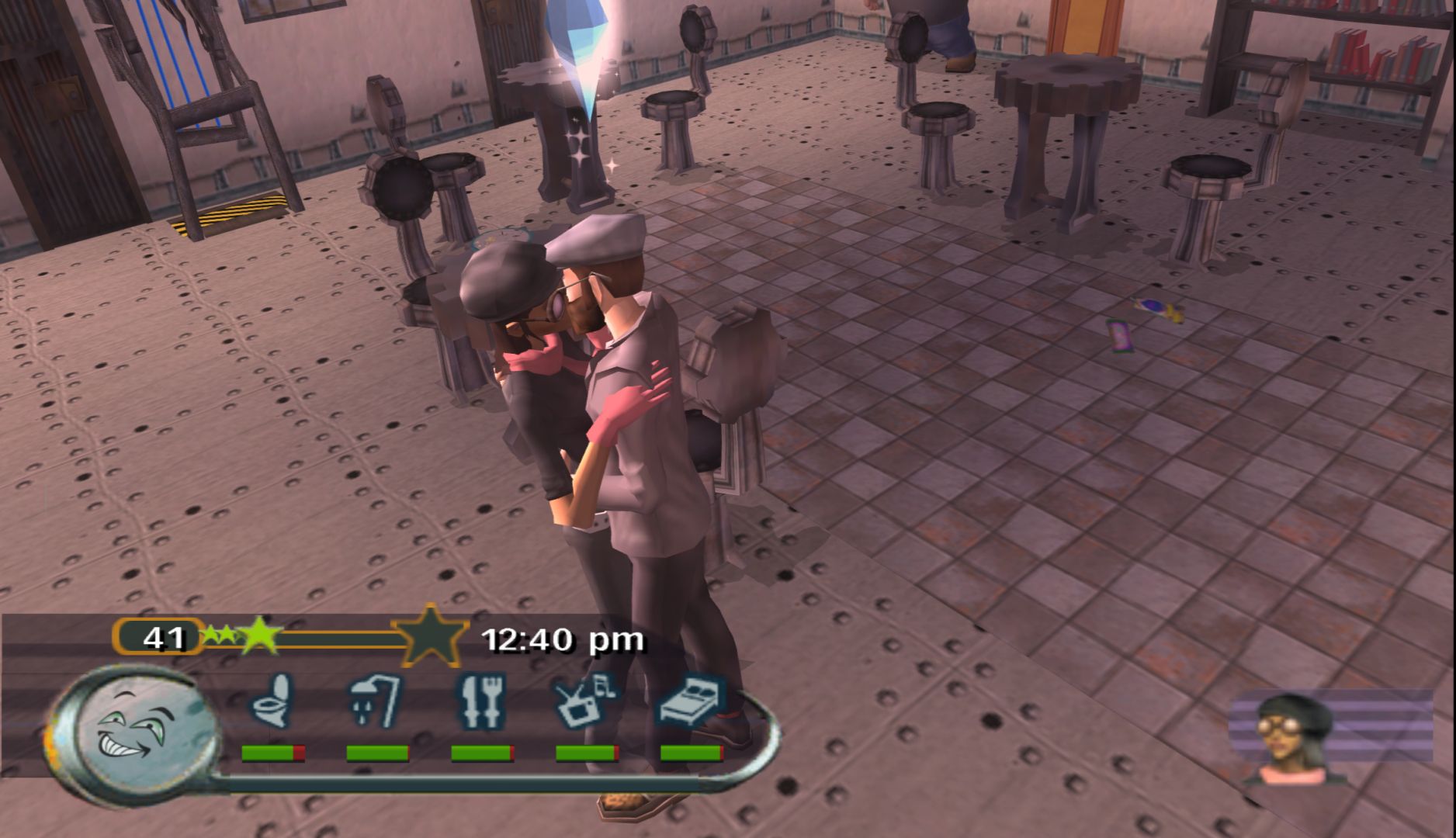Open the hunger fork and knife icon
Image resolution: width=1456 pixels, height=838 pixels.
tap(481, 701)
